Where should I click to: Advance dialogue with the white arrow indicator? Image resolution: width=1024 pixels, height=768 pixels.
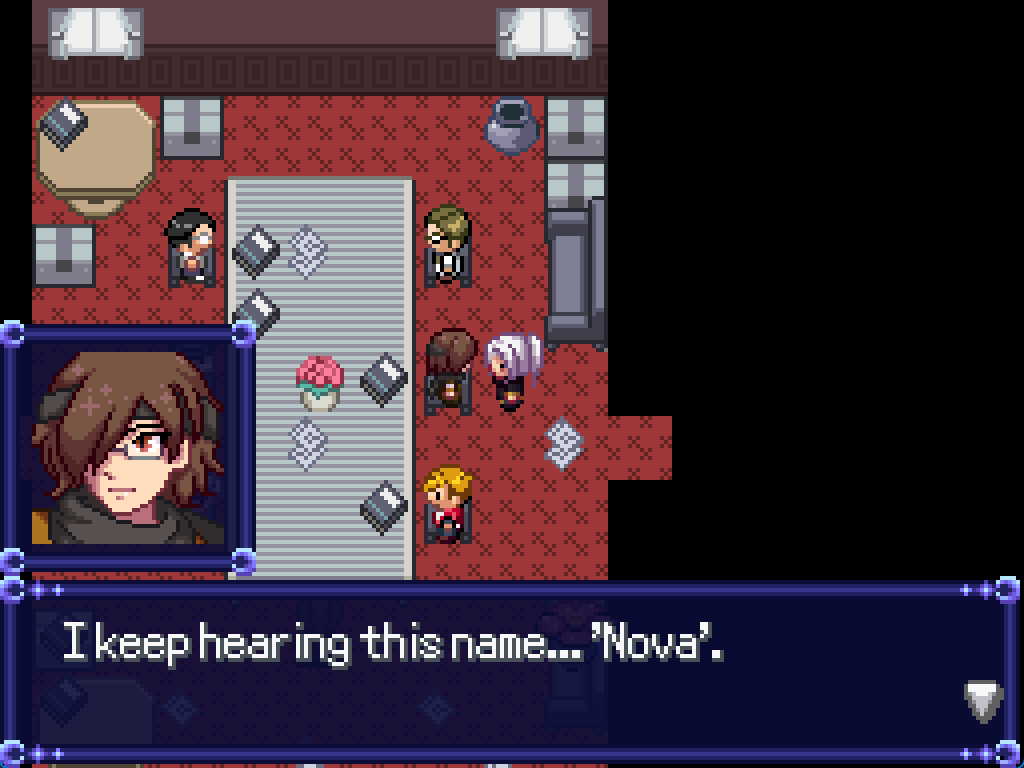[x=983, y=701]
